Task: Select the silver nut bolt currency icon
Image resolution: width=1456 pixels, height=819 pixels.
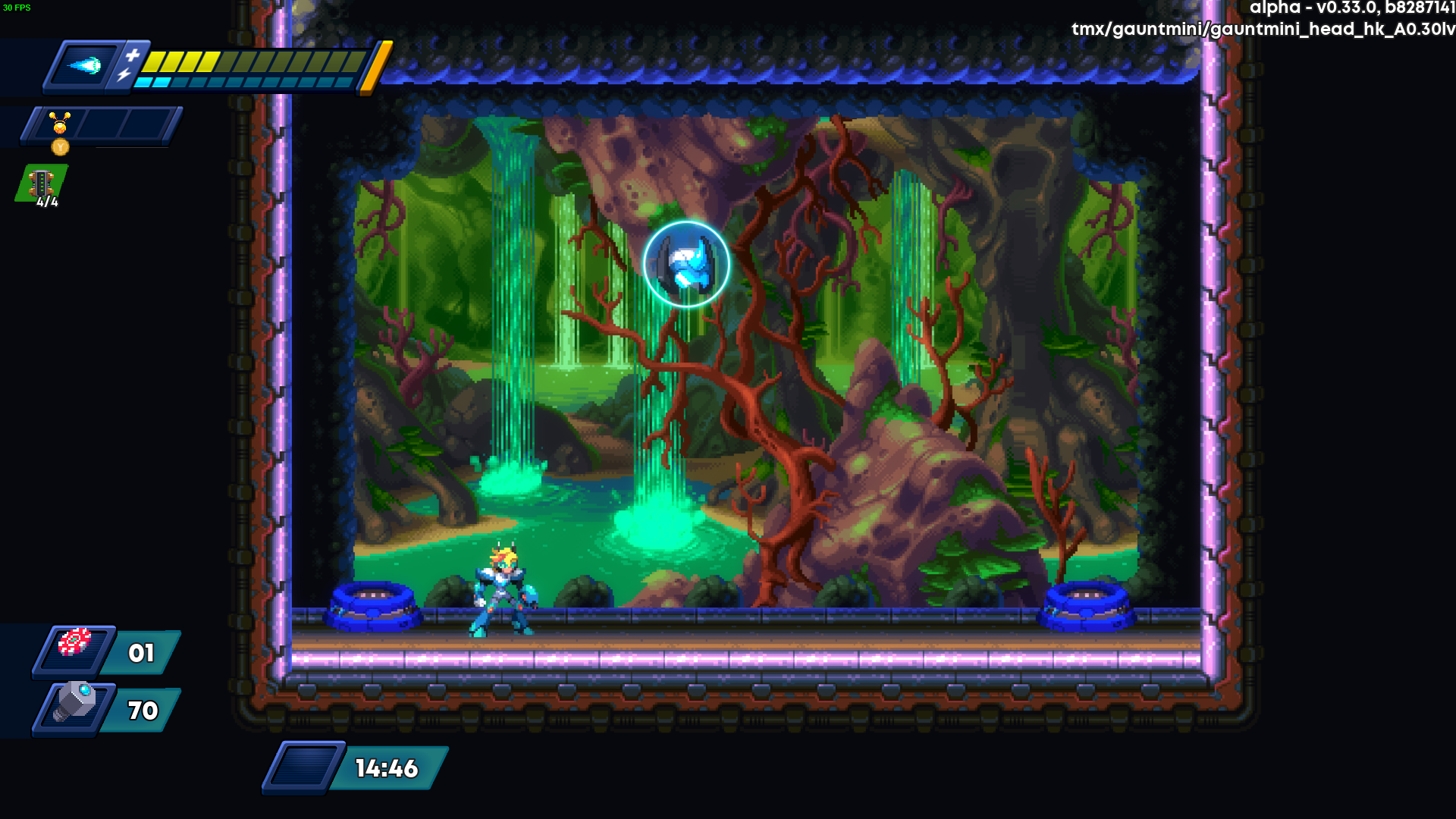Action: point(76,702)
